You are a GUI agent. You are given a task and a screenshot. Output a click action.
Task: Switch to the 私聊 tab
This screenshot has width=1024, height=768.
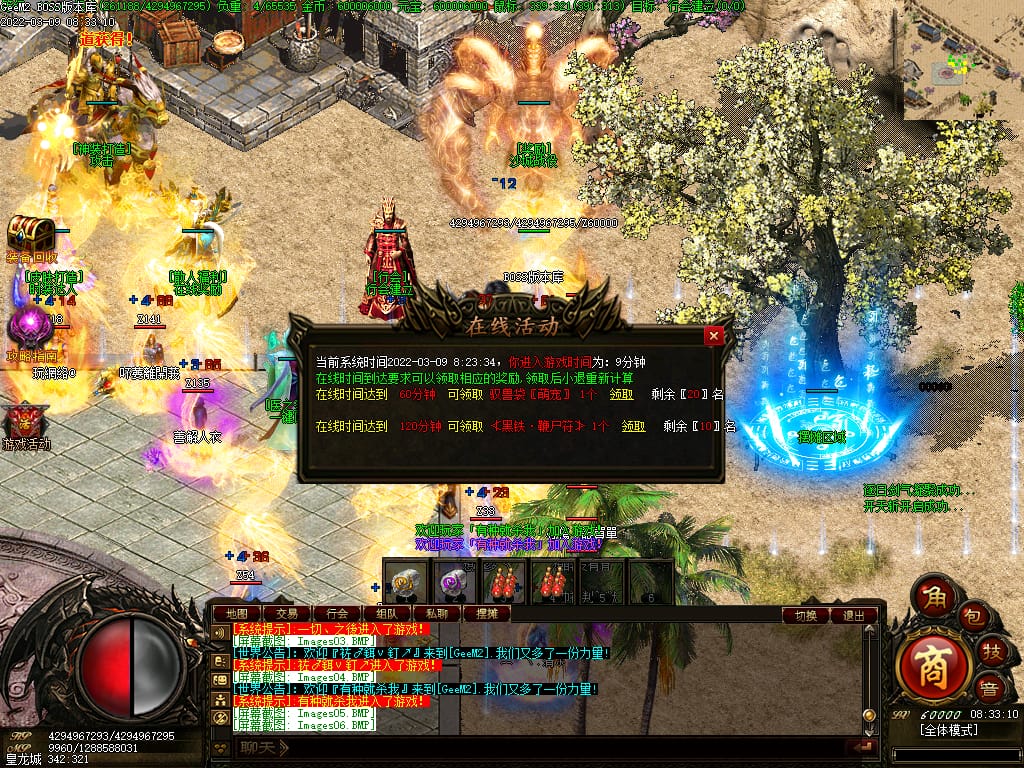(437, 613)
